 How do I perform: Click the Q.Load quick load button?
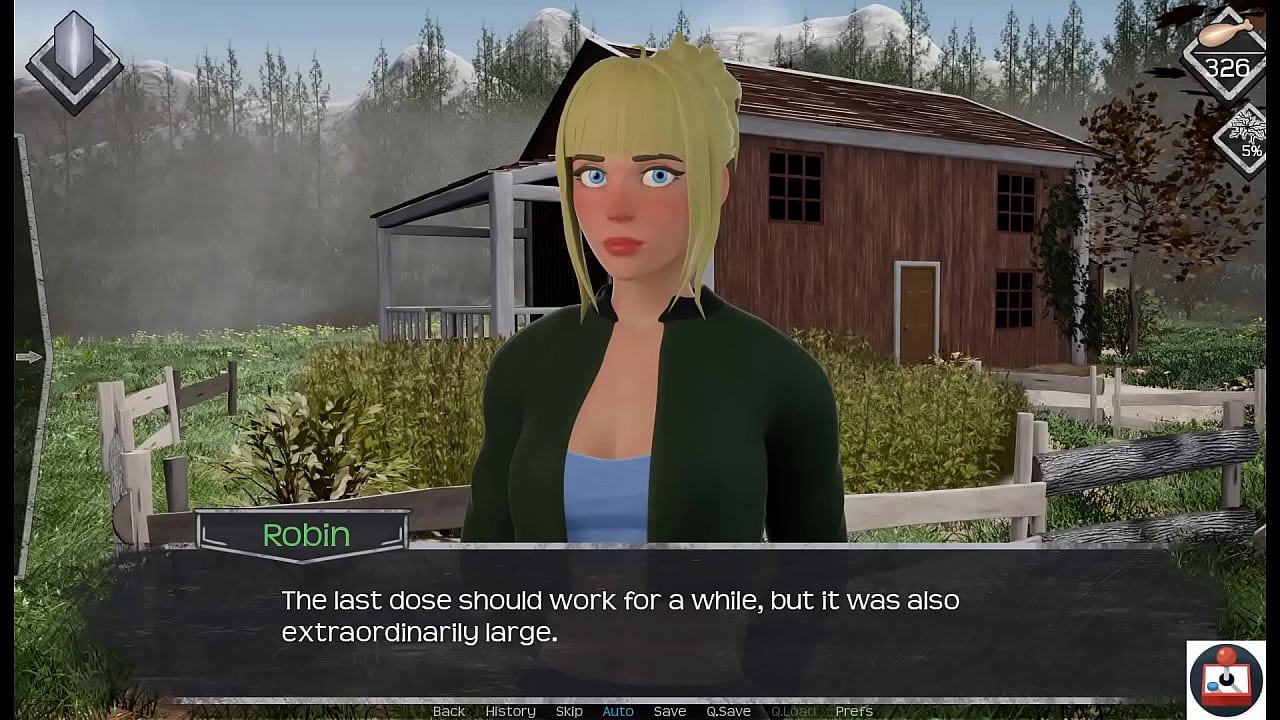(793, 711)
